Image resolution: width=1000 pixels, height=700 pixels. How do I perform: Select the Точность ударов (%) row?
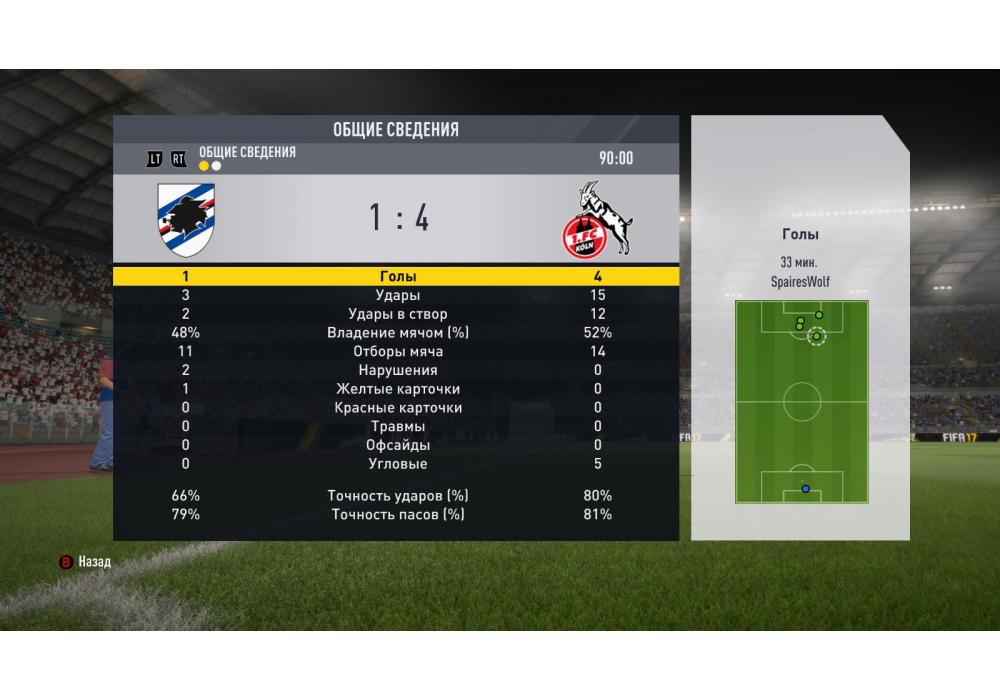398,496
